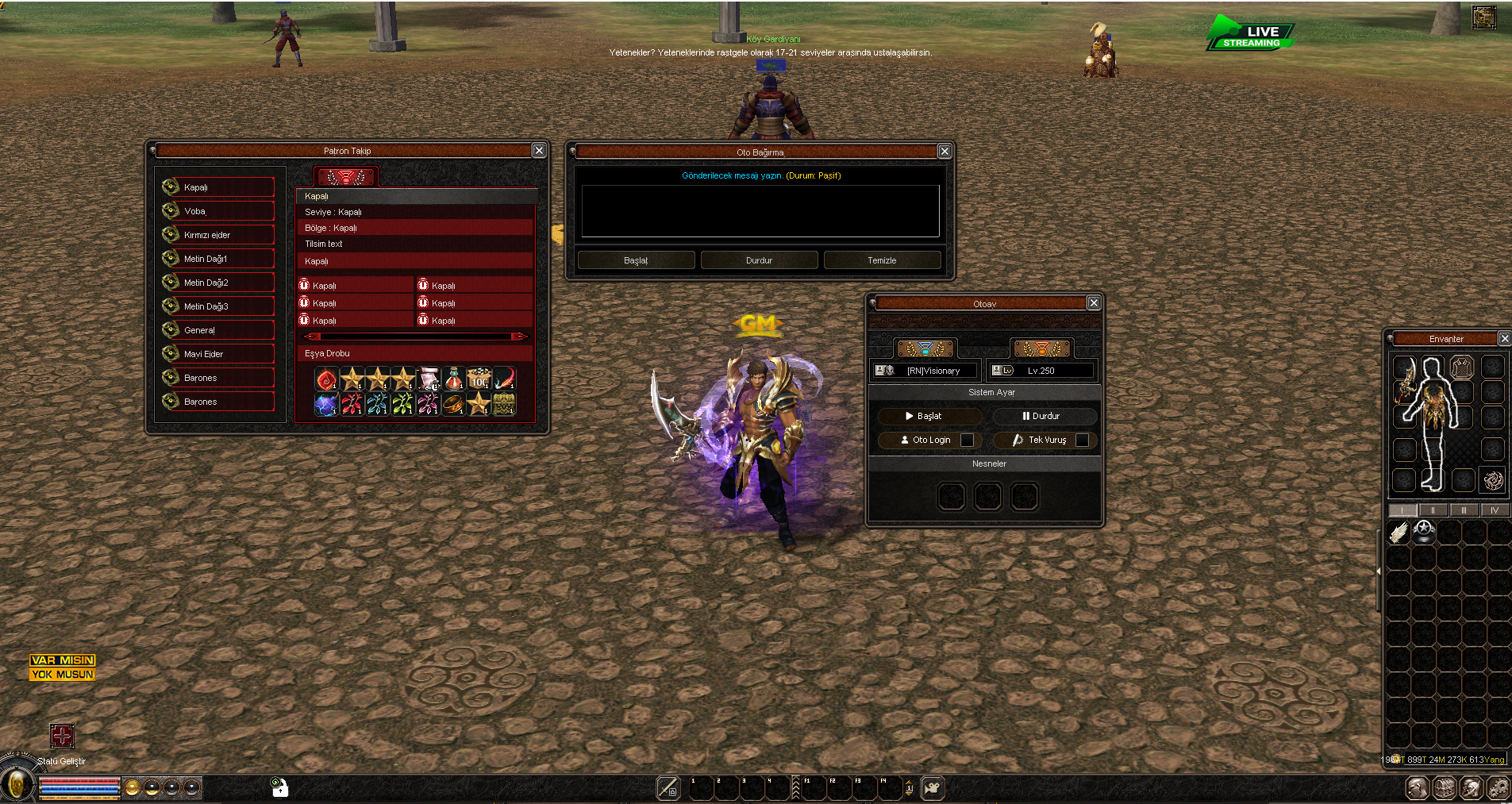
Task: Switch to inventory page II
Action: [1433, 510]
